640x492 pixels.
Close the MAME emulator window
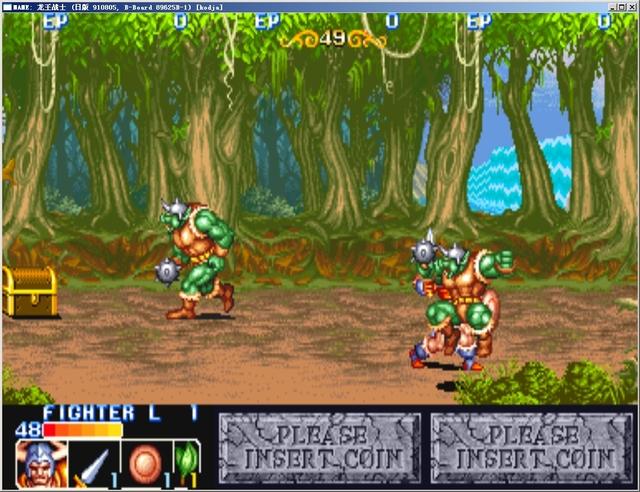pyautogui.click(x=630, y=6)
